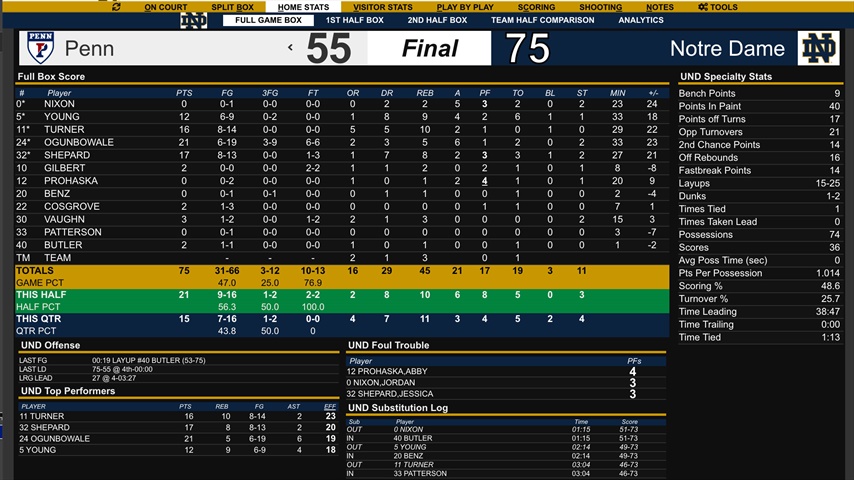Open the Play By Play tab

(x=465, y=7)
